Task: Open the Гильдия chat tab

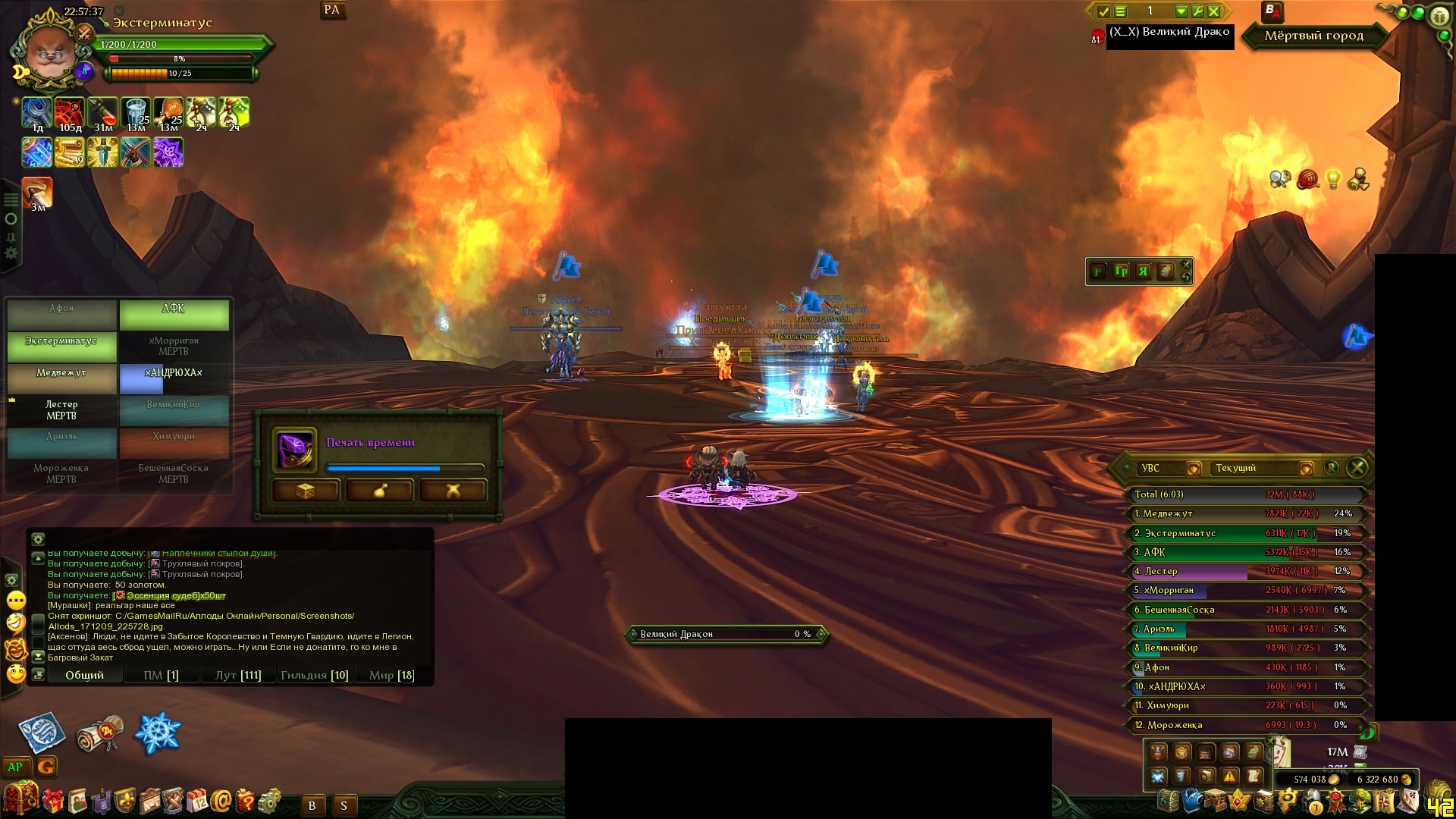Action: [x=314, y=675]
